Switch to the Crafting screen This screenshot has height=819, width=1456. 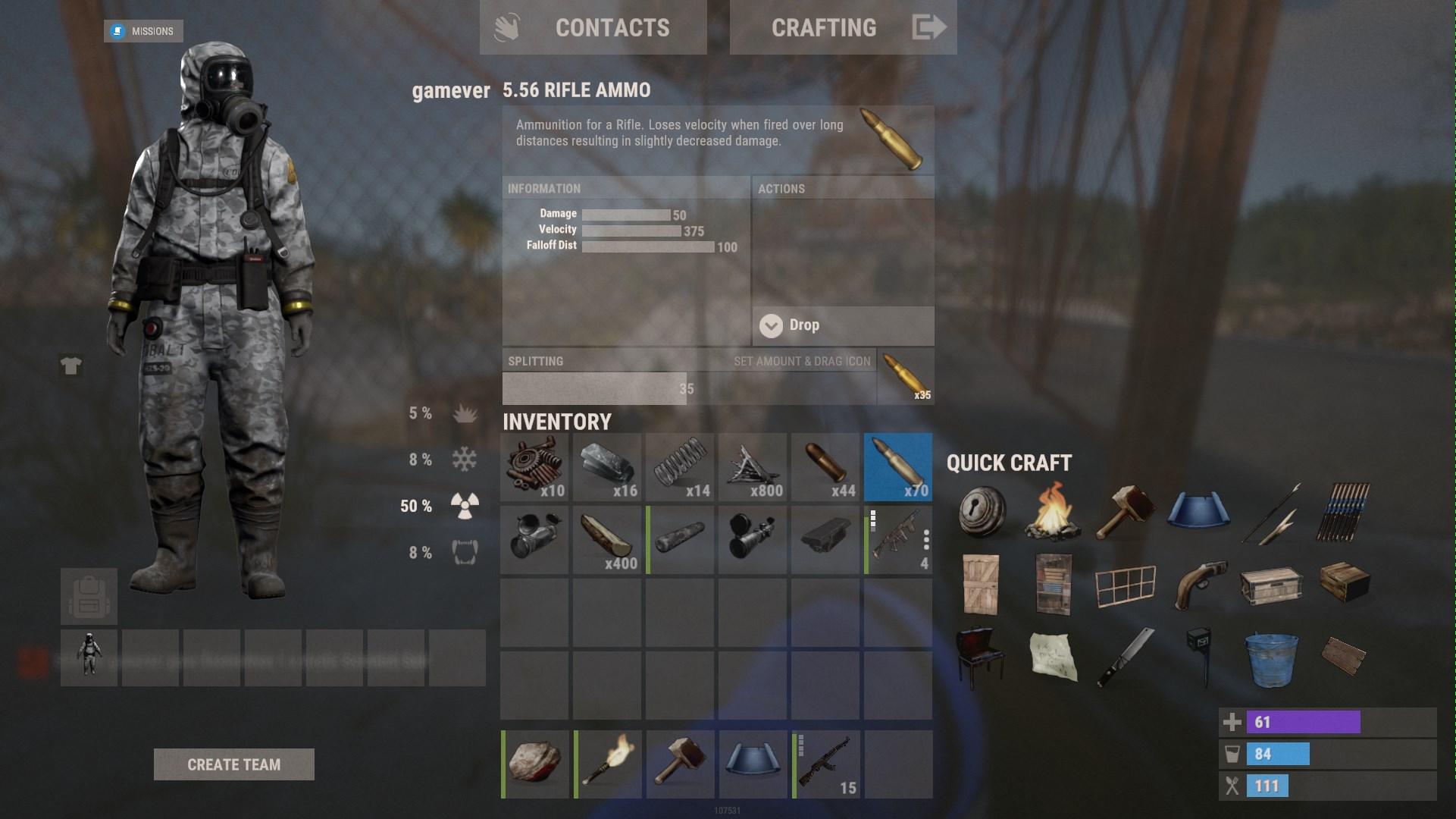[x=843, y=28]
